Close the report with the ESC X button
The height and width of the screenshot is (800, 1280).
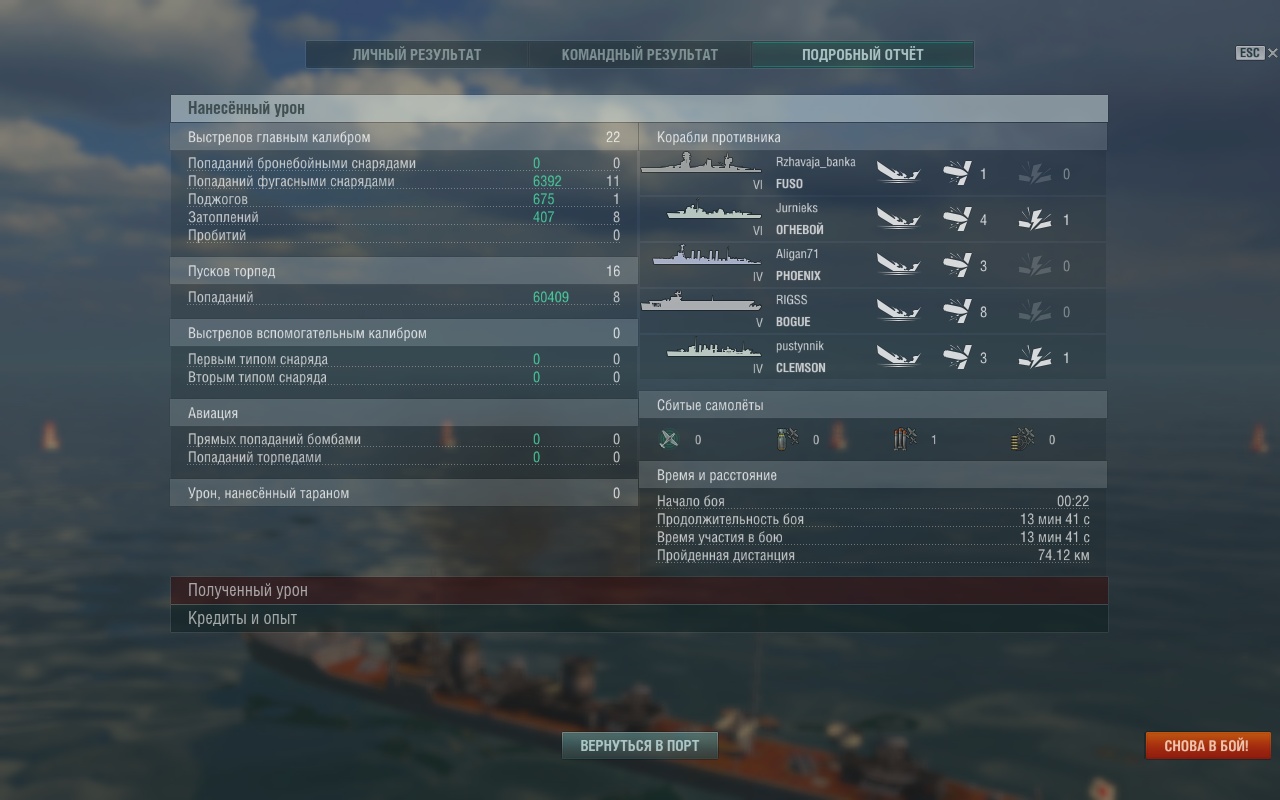pos(1272,53)
